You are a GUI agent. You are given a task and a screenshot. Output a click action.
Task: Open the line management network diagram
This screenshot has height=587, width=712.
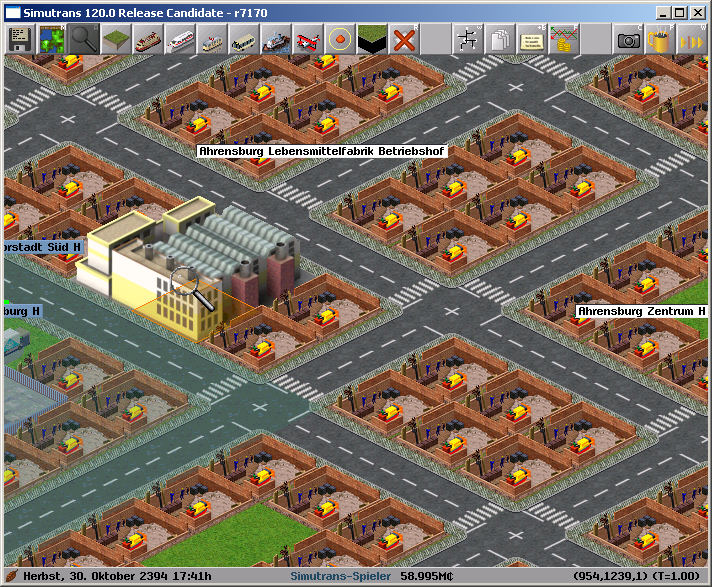coord(466,40)
